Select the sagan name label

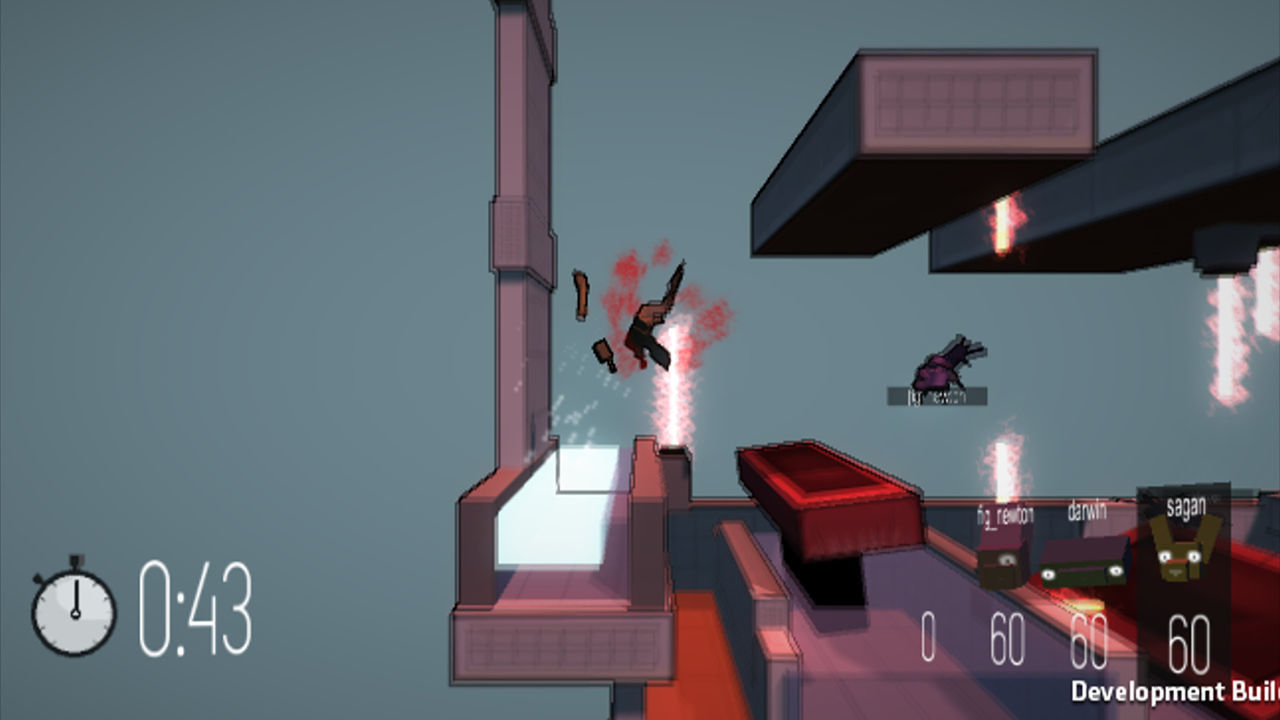pos(1185,506)
